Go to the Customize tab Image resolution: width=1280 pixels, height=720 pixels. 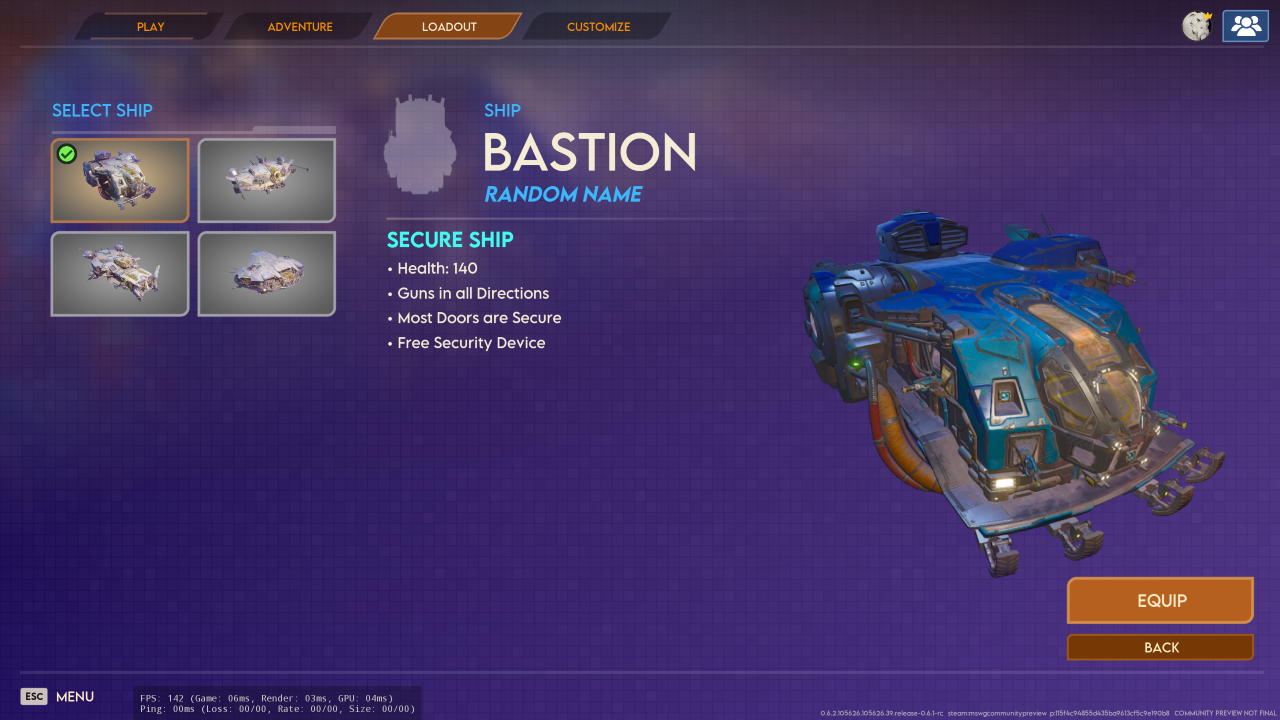click(x=598, y=27)
